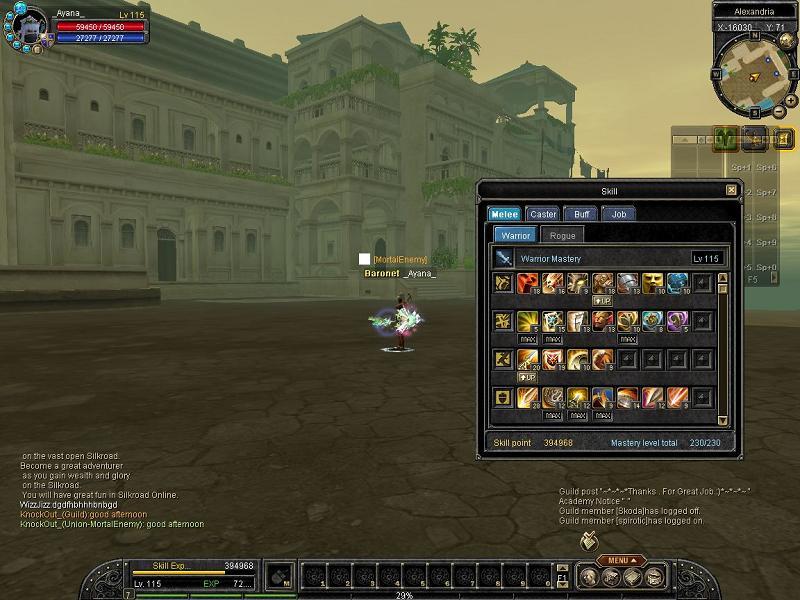
Task: Zoom out the minimap with the minus button
Action: tap(779, 110)
